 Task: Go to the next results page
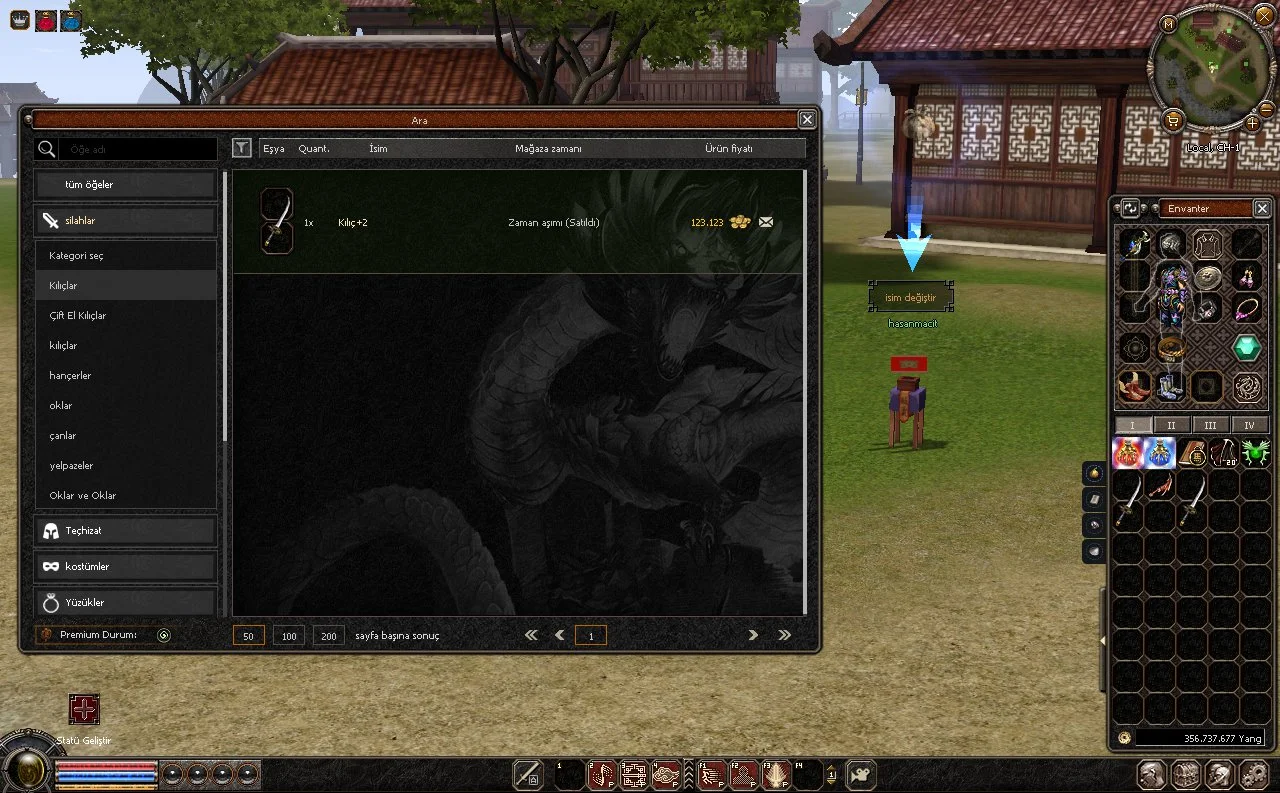click(x=753, y=635)
